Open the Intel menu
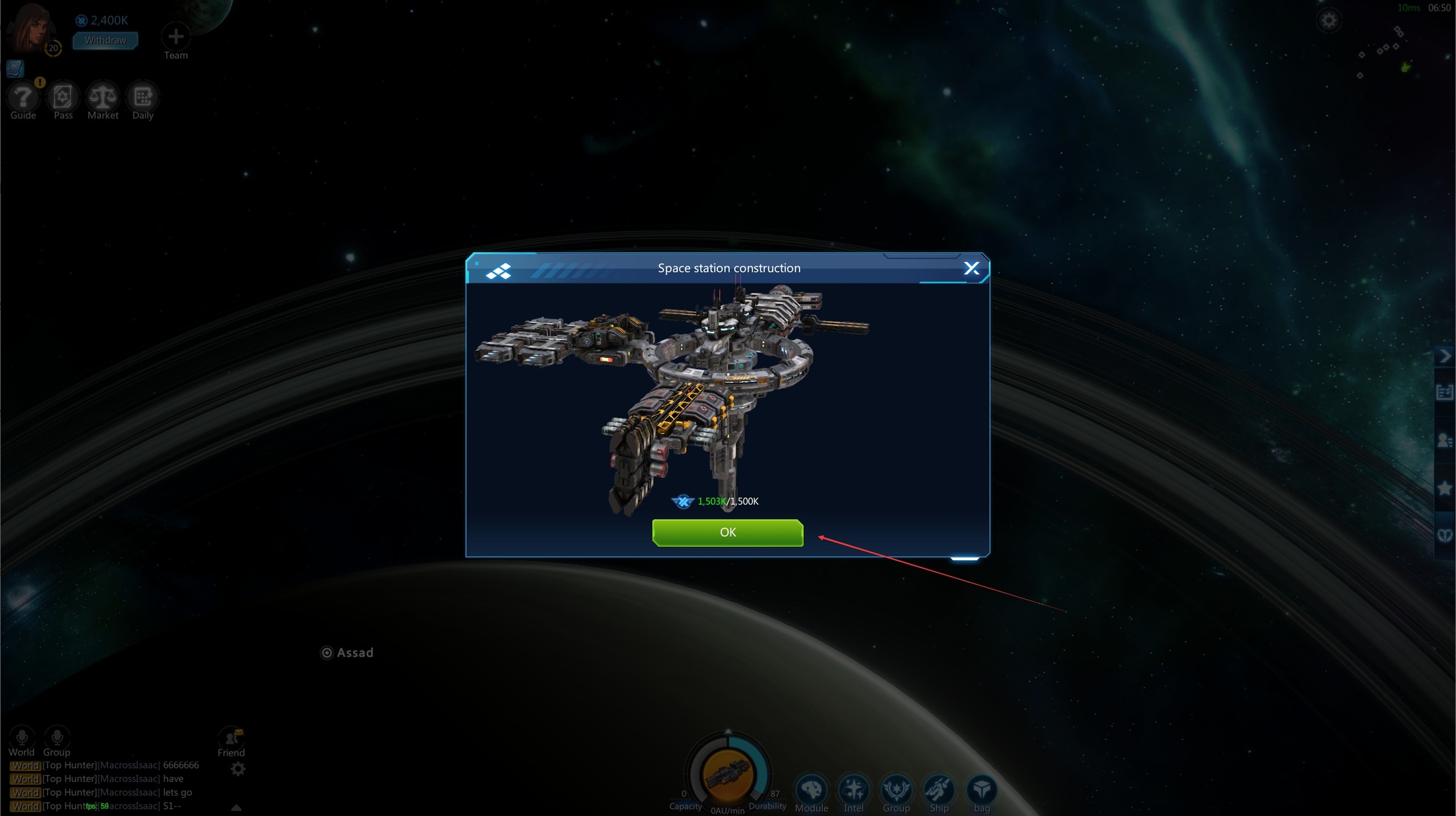The width and height of the screenshot is (1456, 816). click(x=854, y=789)
